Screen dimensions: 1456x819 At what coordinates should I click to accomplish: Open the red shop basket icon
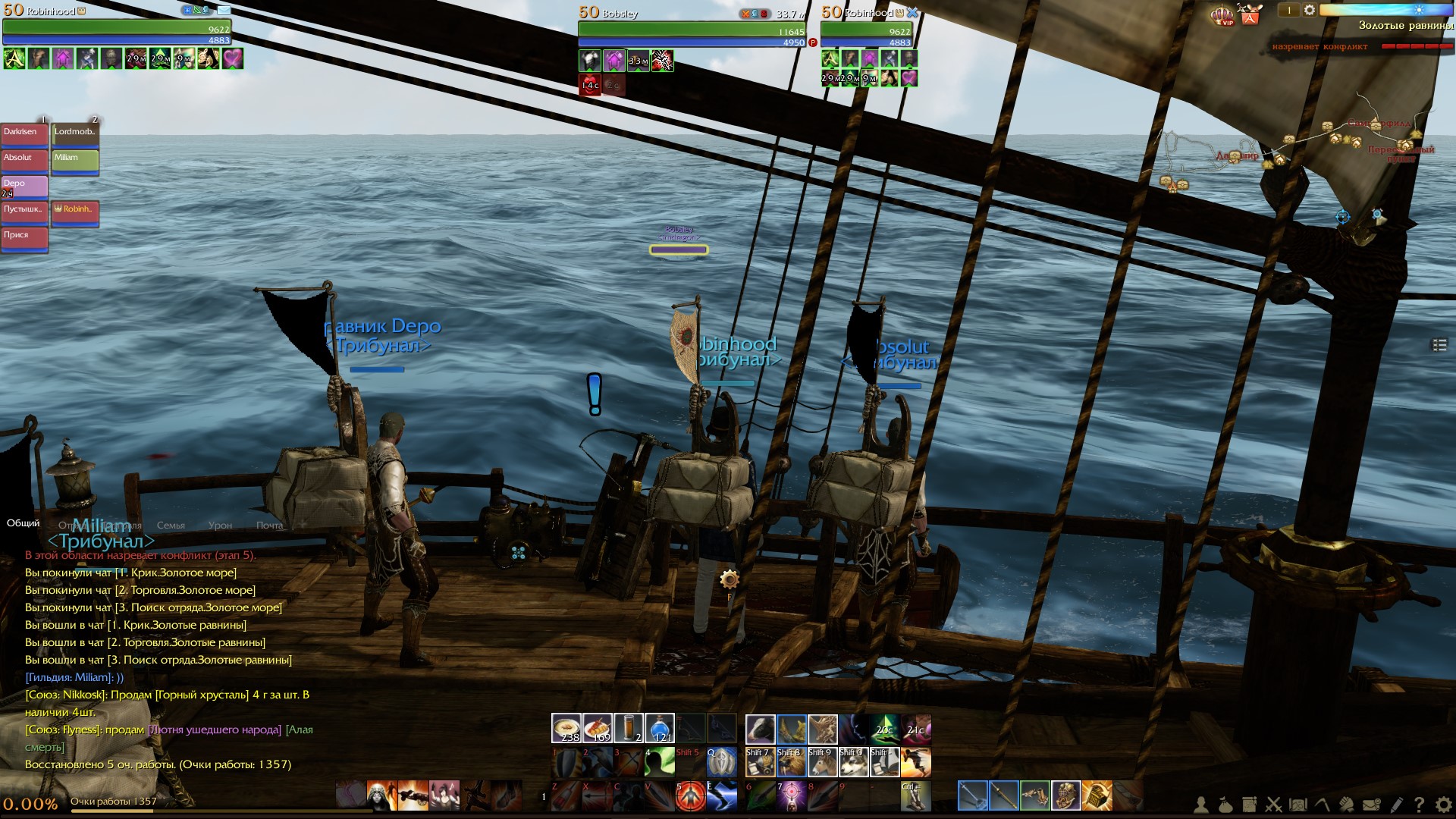pos(1250,14)
